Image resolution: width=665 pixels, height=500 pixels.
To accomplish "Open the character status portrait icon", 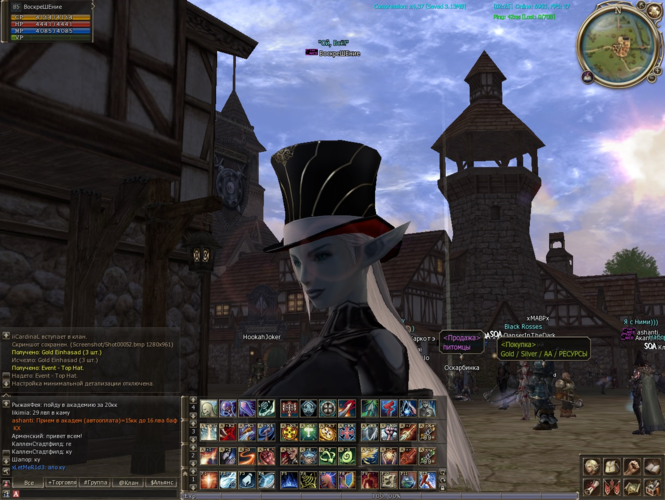I will (x=591, y=468).
